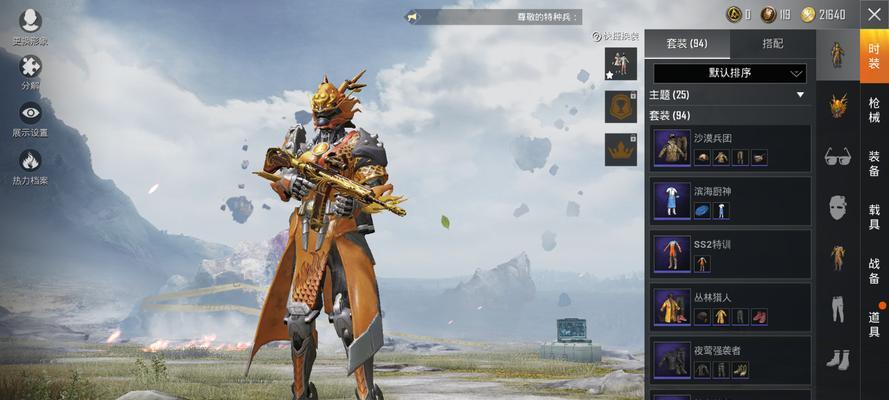The width and height of the screenshot is (889, 400).
Task: Switch to the 套装 (94) tab
Action: coord(687,44)
